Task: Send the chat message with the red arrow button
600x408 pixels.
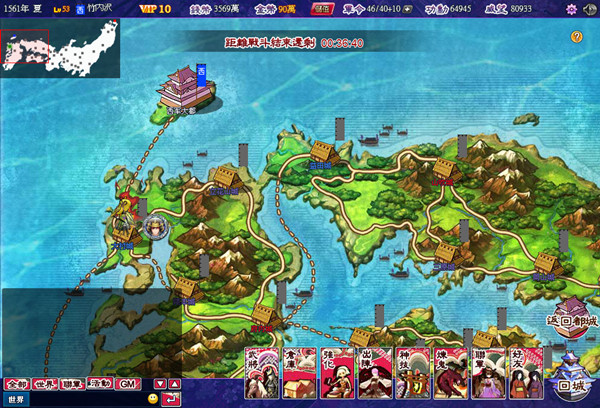Action: tap(171, 400)
